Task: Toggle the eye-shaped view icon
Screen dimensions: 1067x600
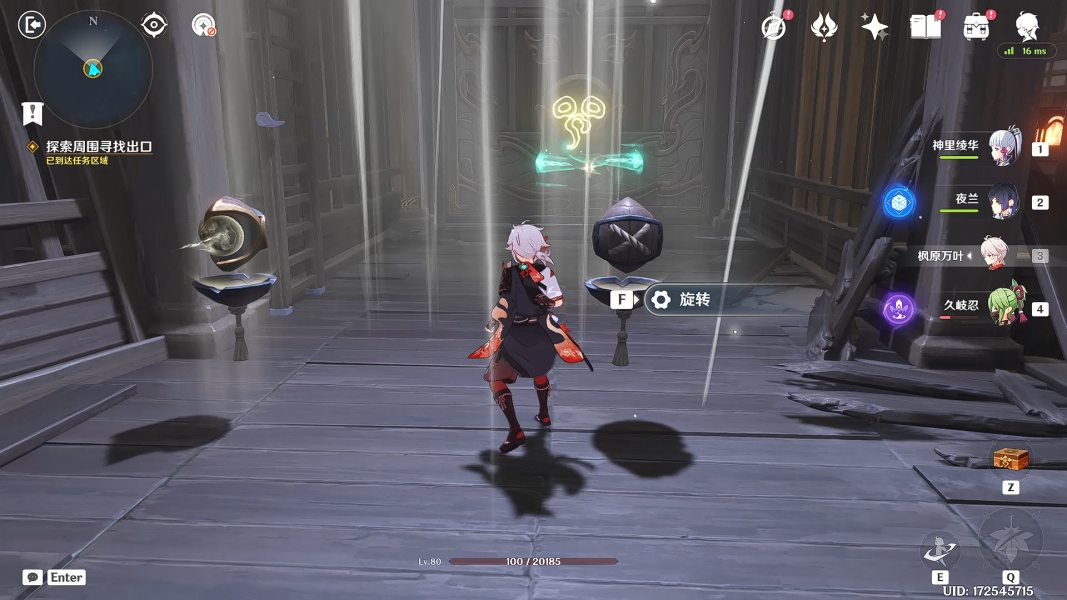Action: 154,25
